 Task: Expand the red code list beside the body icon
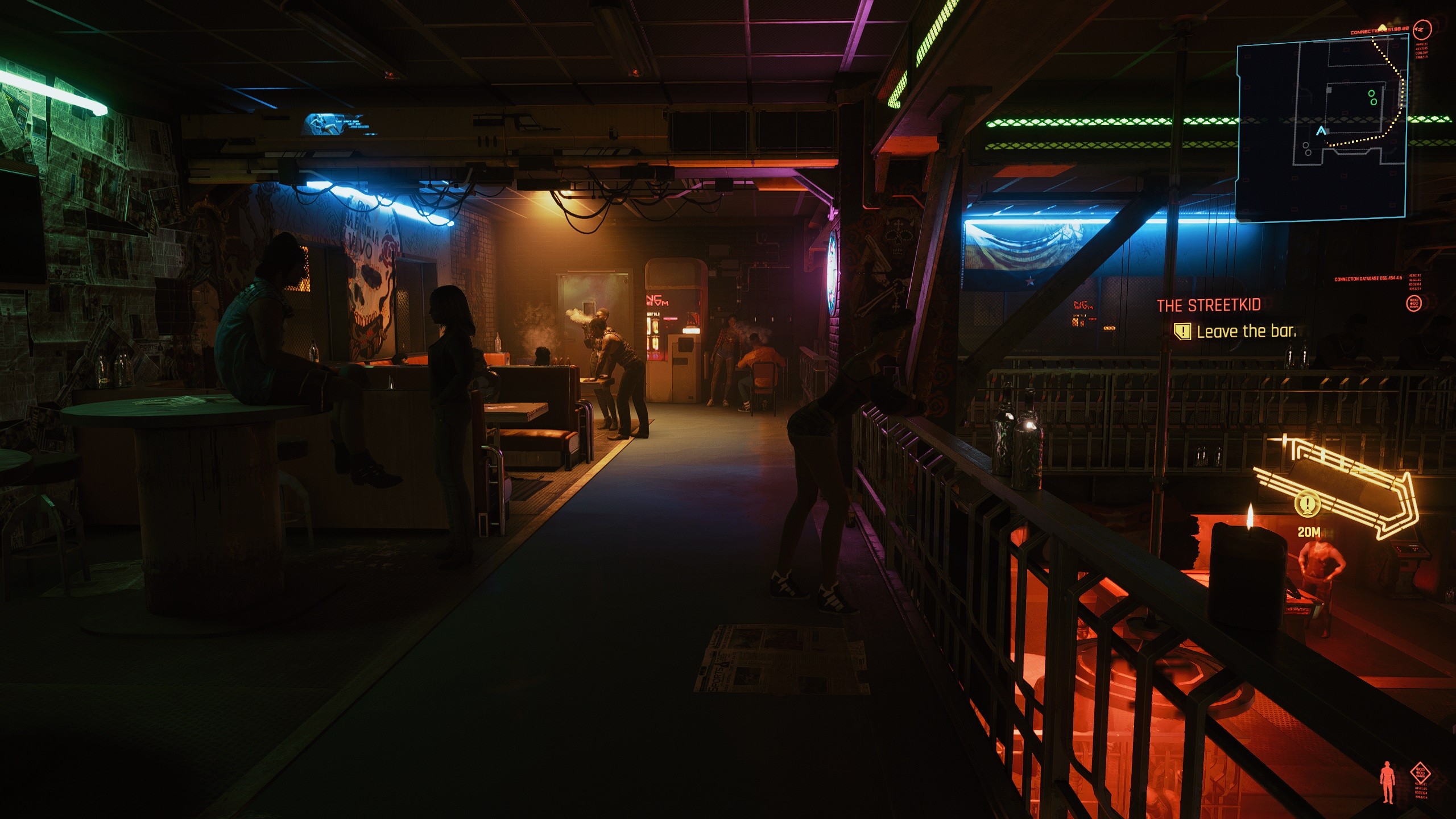coord(1421,791)
